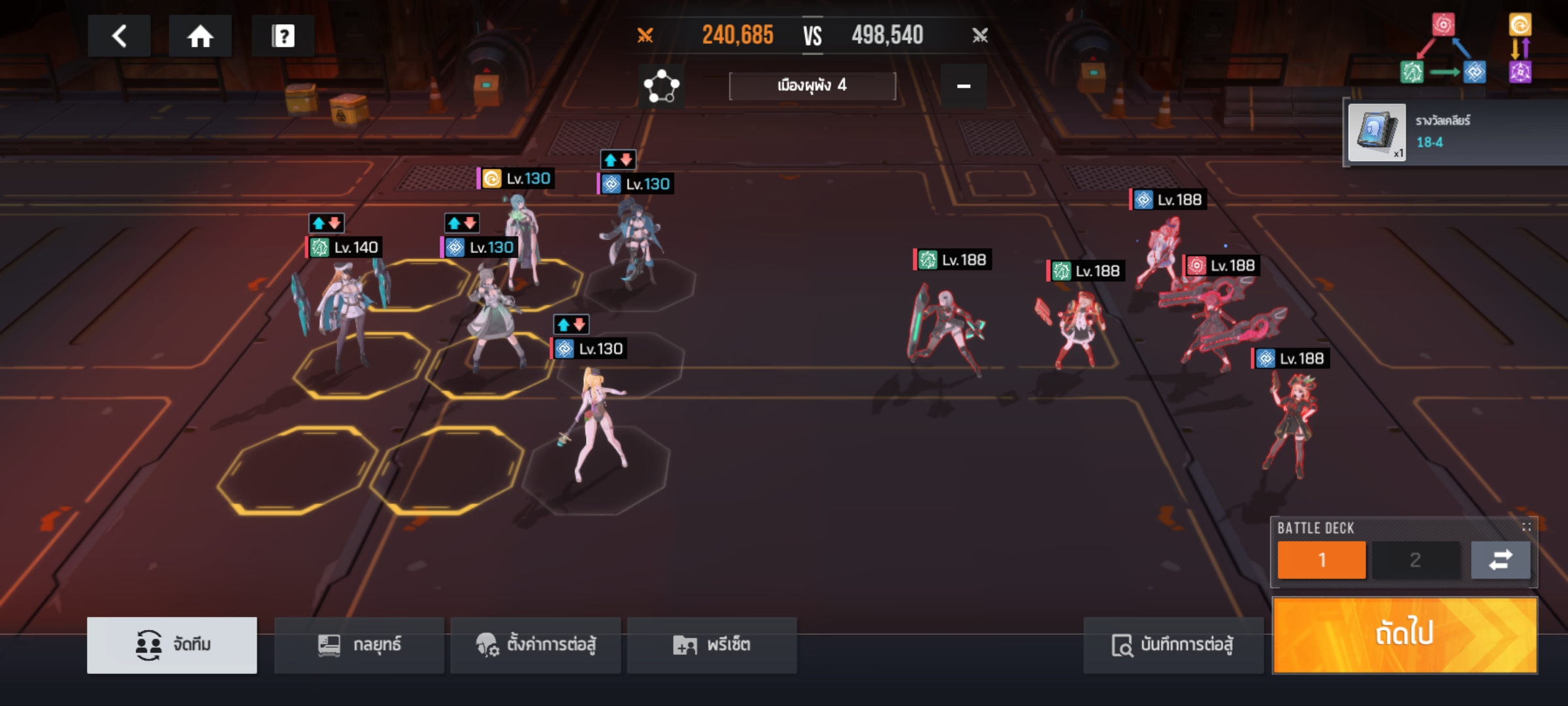Viewport: 1568px width, 706px height.
Task: Go back with the arrow button
Action: point(119,36)
